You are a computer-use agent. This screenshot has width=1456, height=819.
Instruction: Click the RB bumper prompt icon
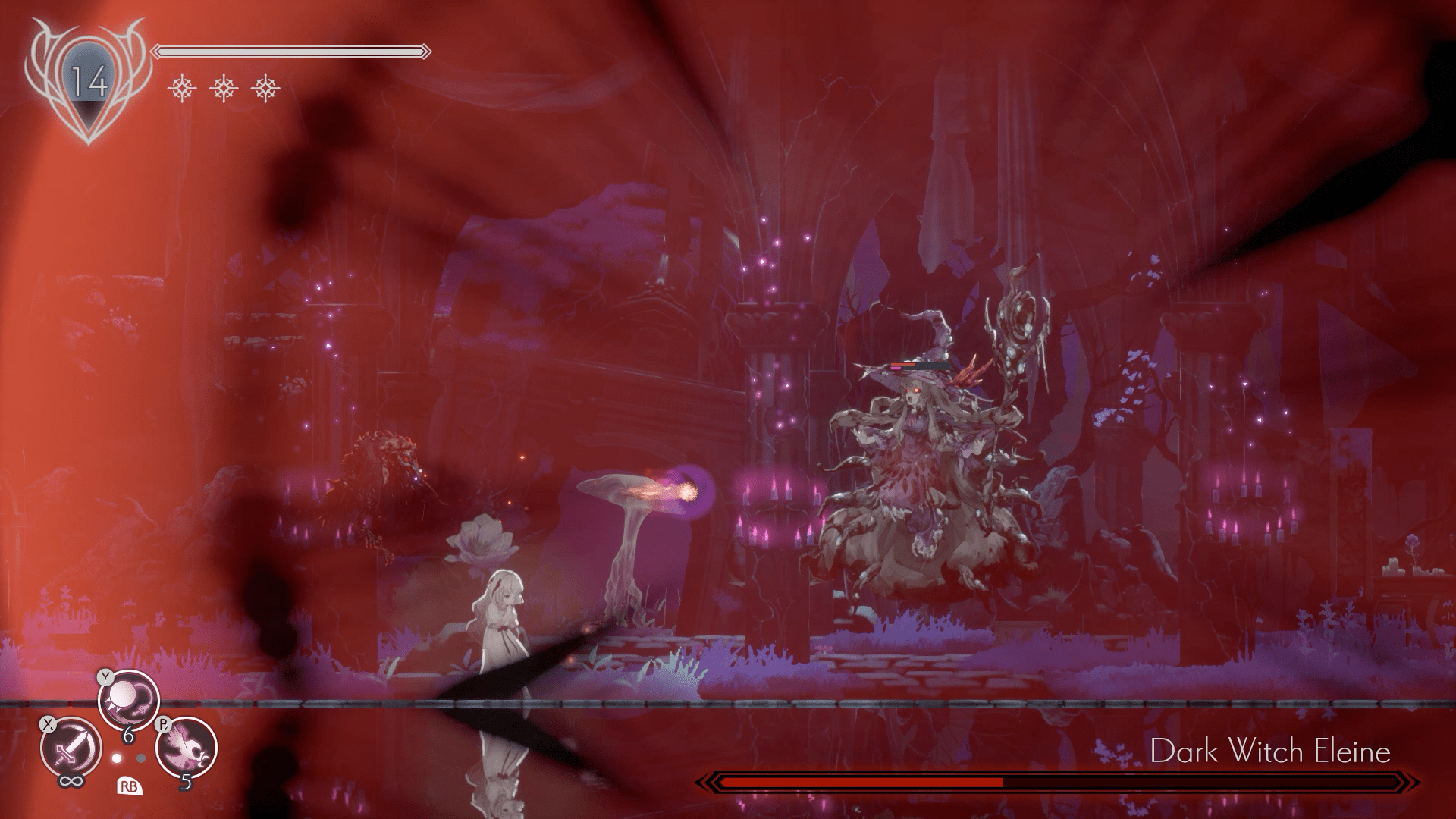click(130, 786)
